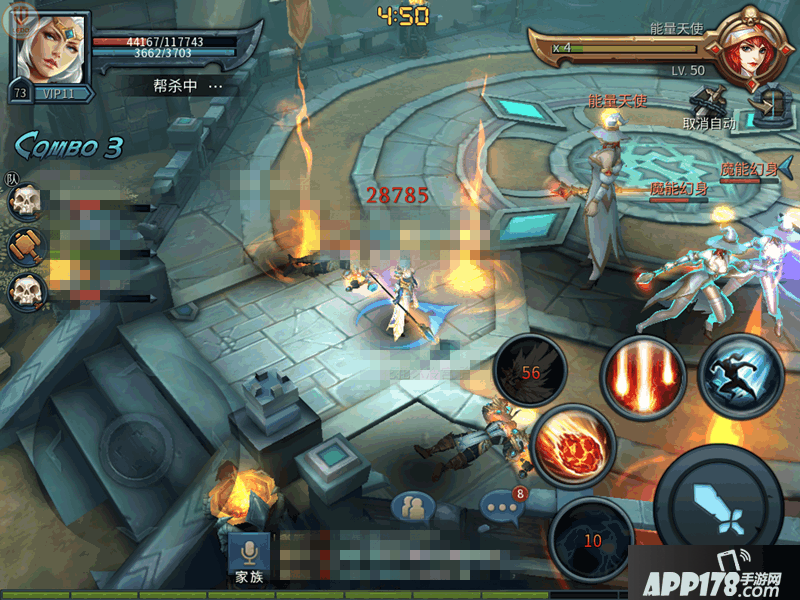Tap the skill showing 10 cooldown
Image resolution: width=800 pixels, height=600 pixels.
(x=591, y=538)
